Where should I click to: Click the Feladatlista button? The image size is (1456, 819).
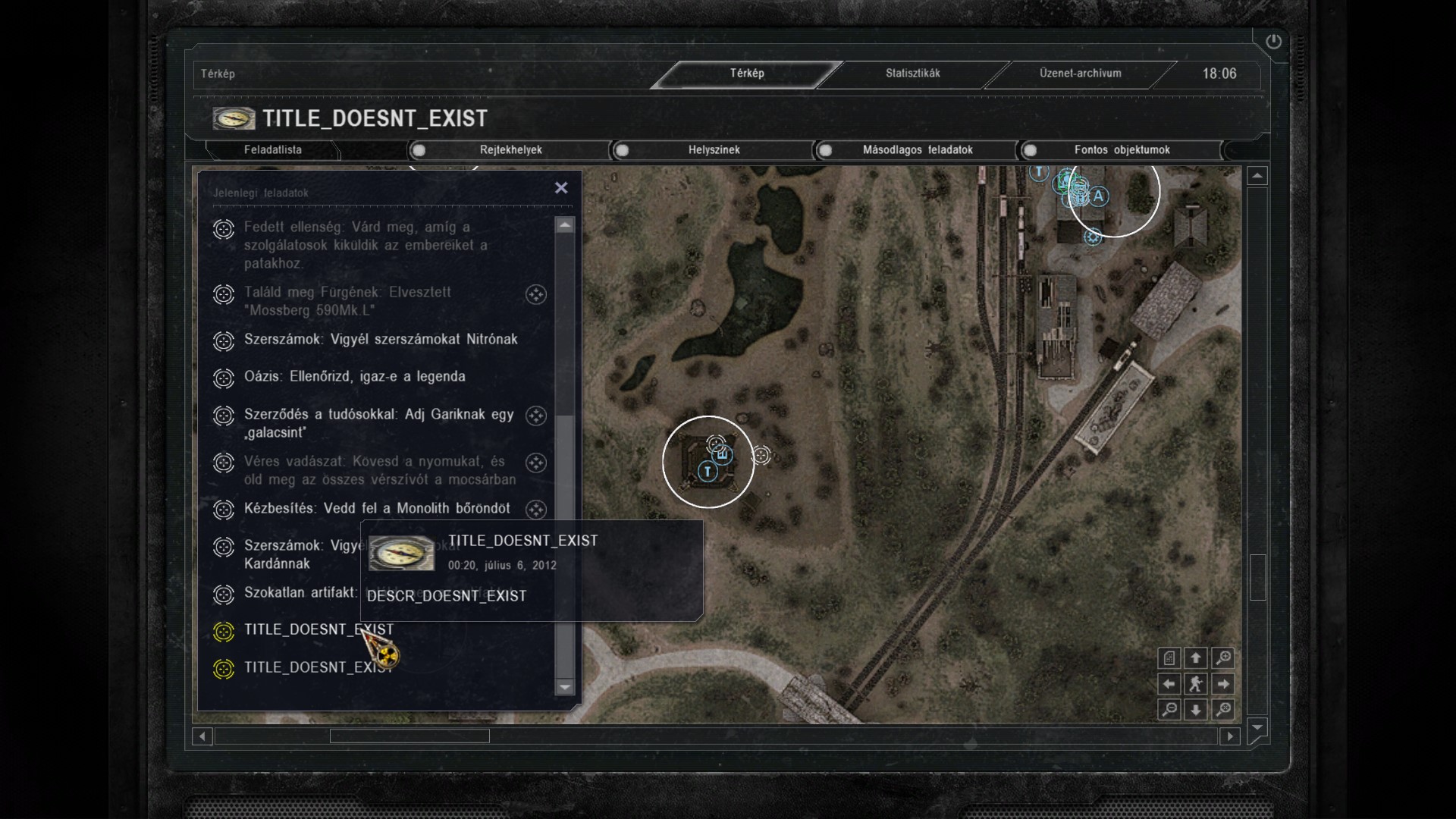coord(272,150)
